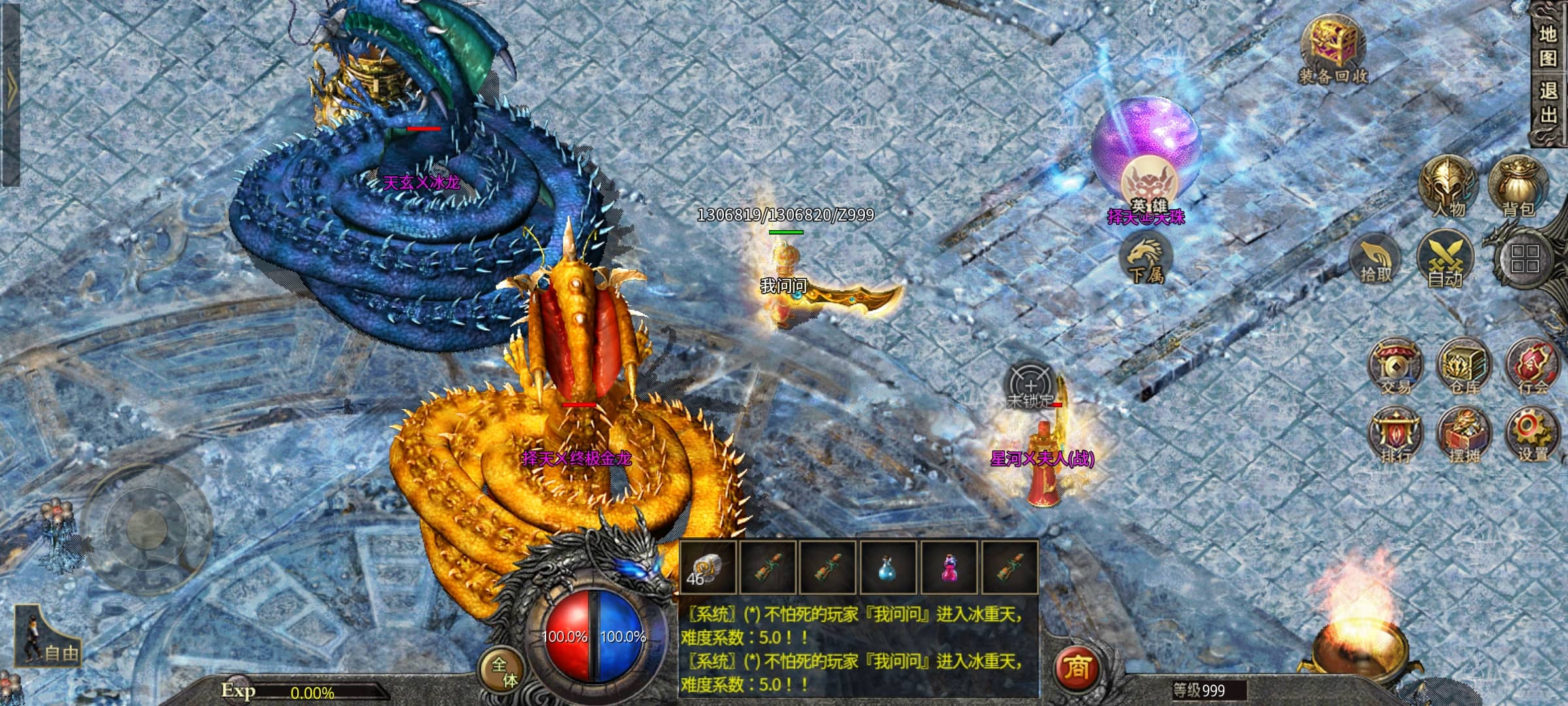
Task: Open the 背包 backpack bag
Action: coord(1518,188)
